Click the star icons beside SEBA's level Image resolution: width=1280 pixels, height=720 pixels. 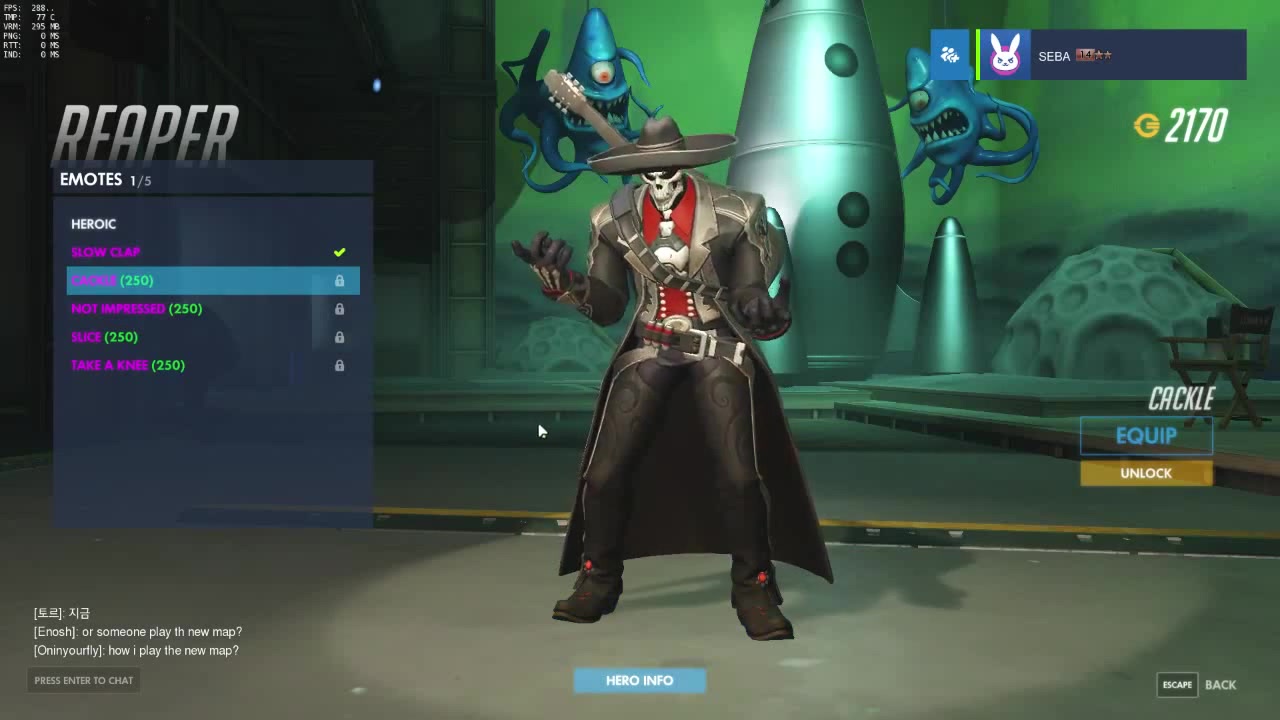[1100, 56]
